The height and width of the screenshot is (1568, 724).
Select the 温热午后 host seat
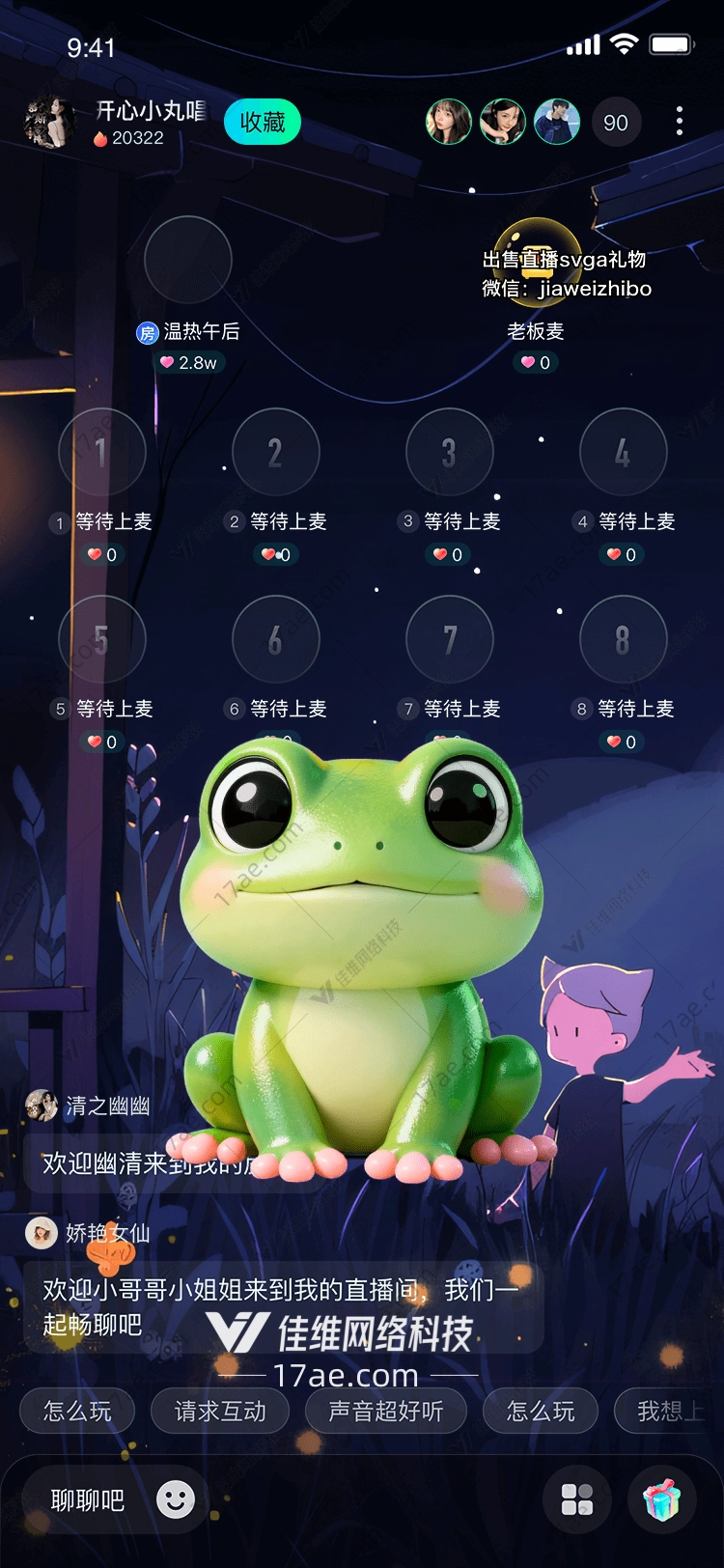pos(187,260)
